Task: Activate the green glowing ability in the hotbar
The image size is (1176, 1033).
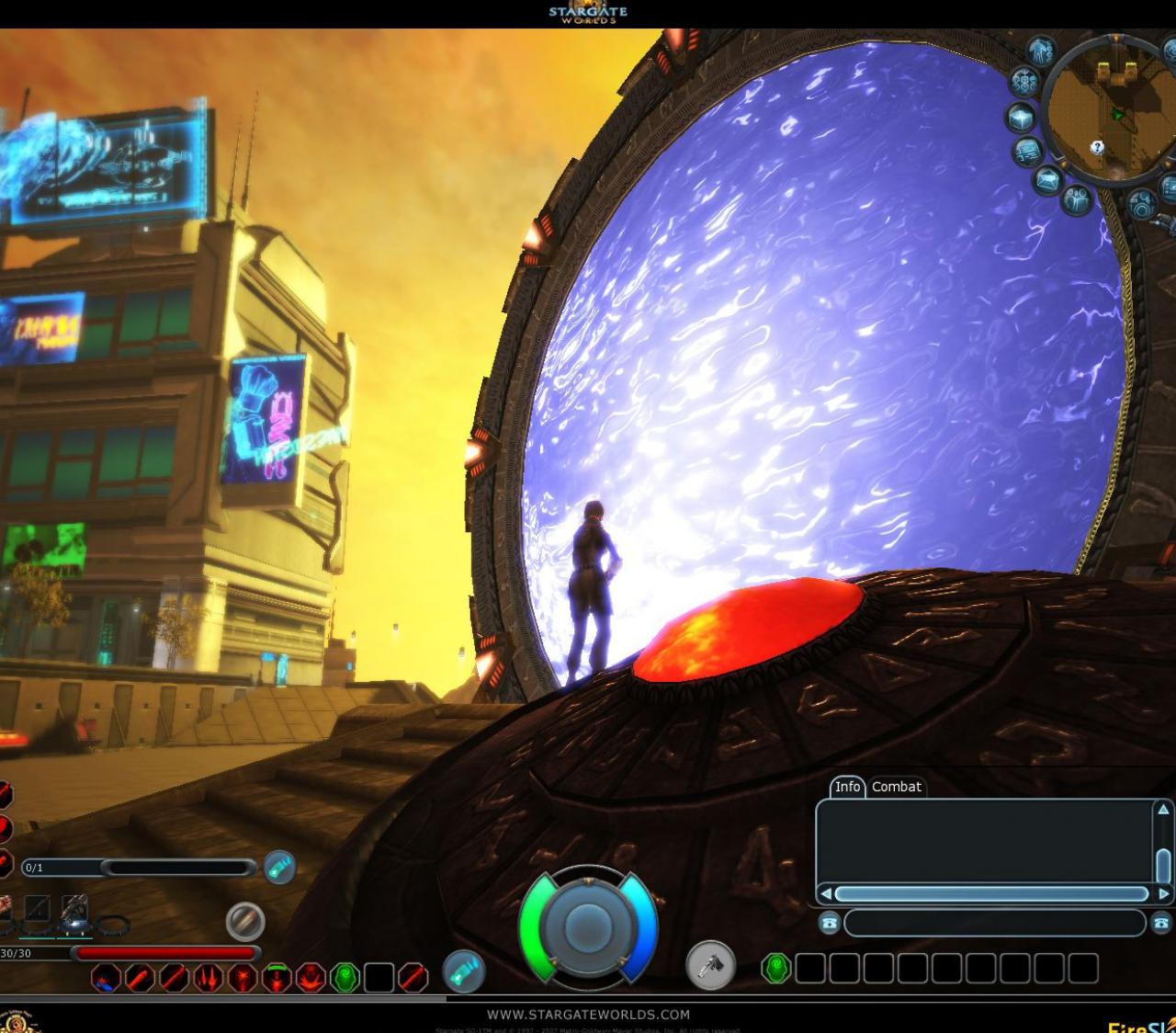Action: point(344,980)
